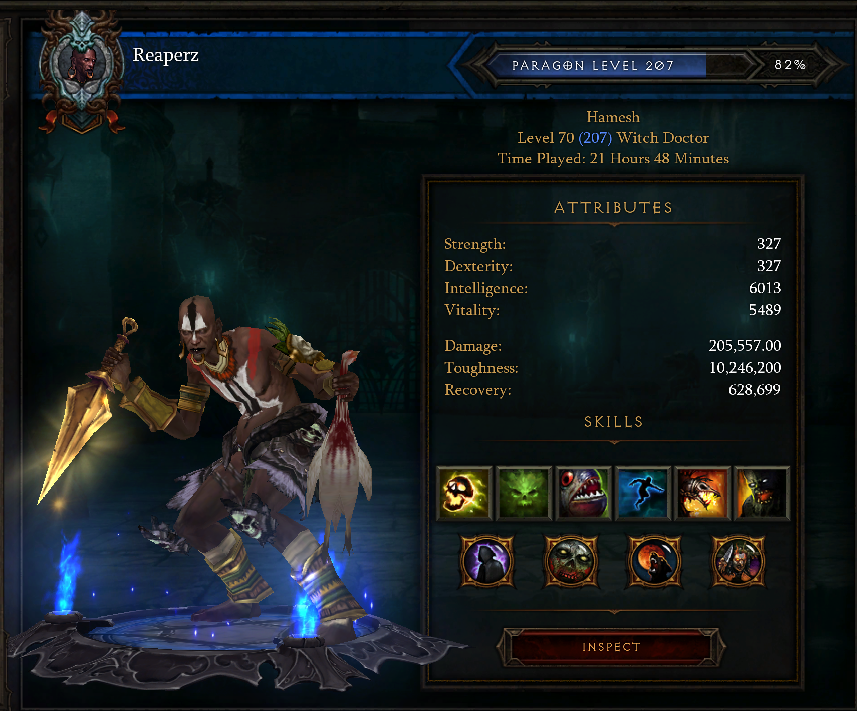Select the Piranhas skill icon

(583, 493)
